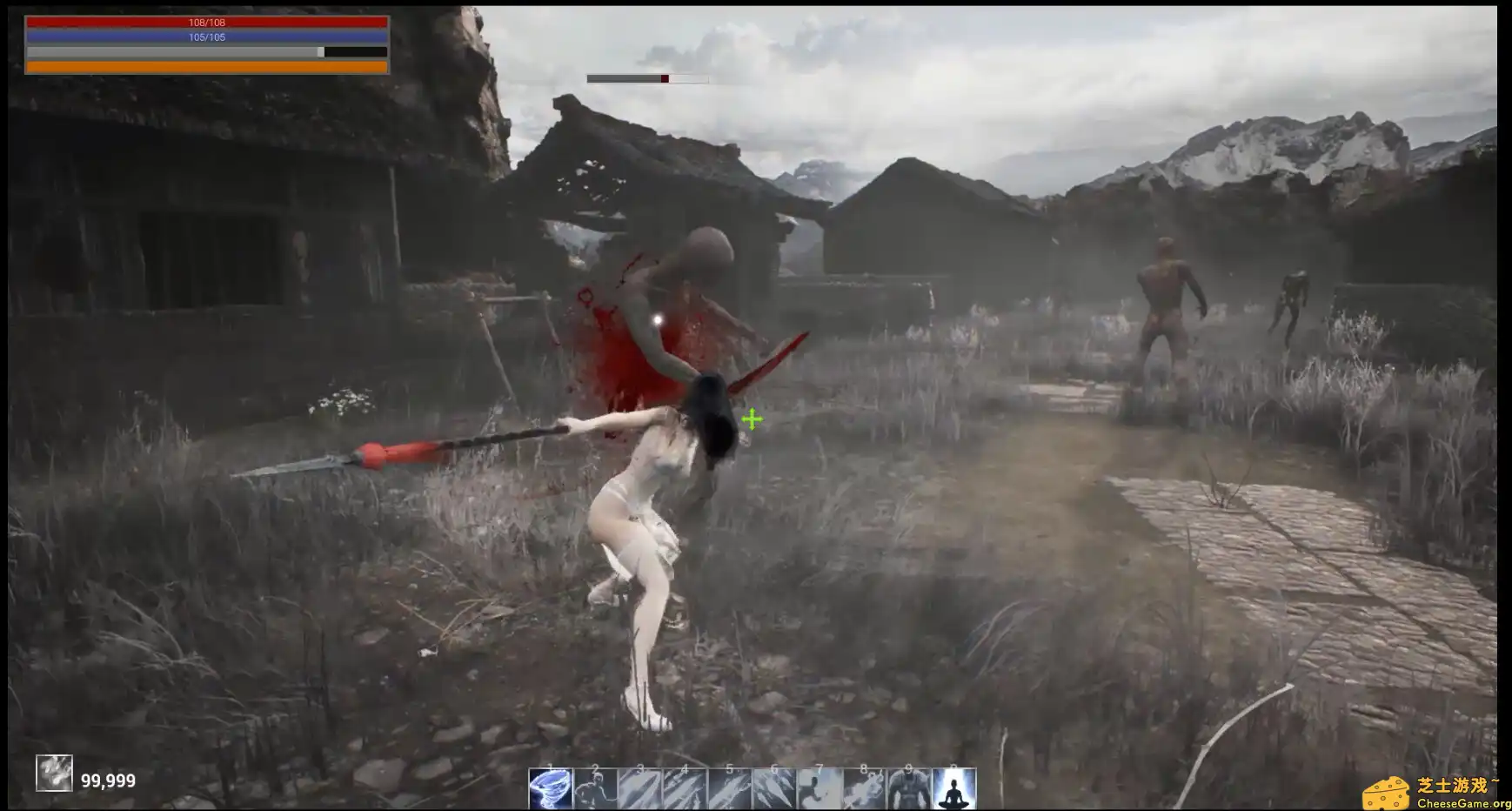Select the dash strike skill in slot 7
This screenshot has height=811, width=1512.
(819, 789)
